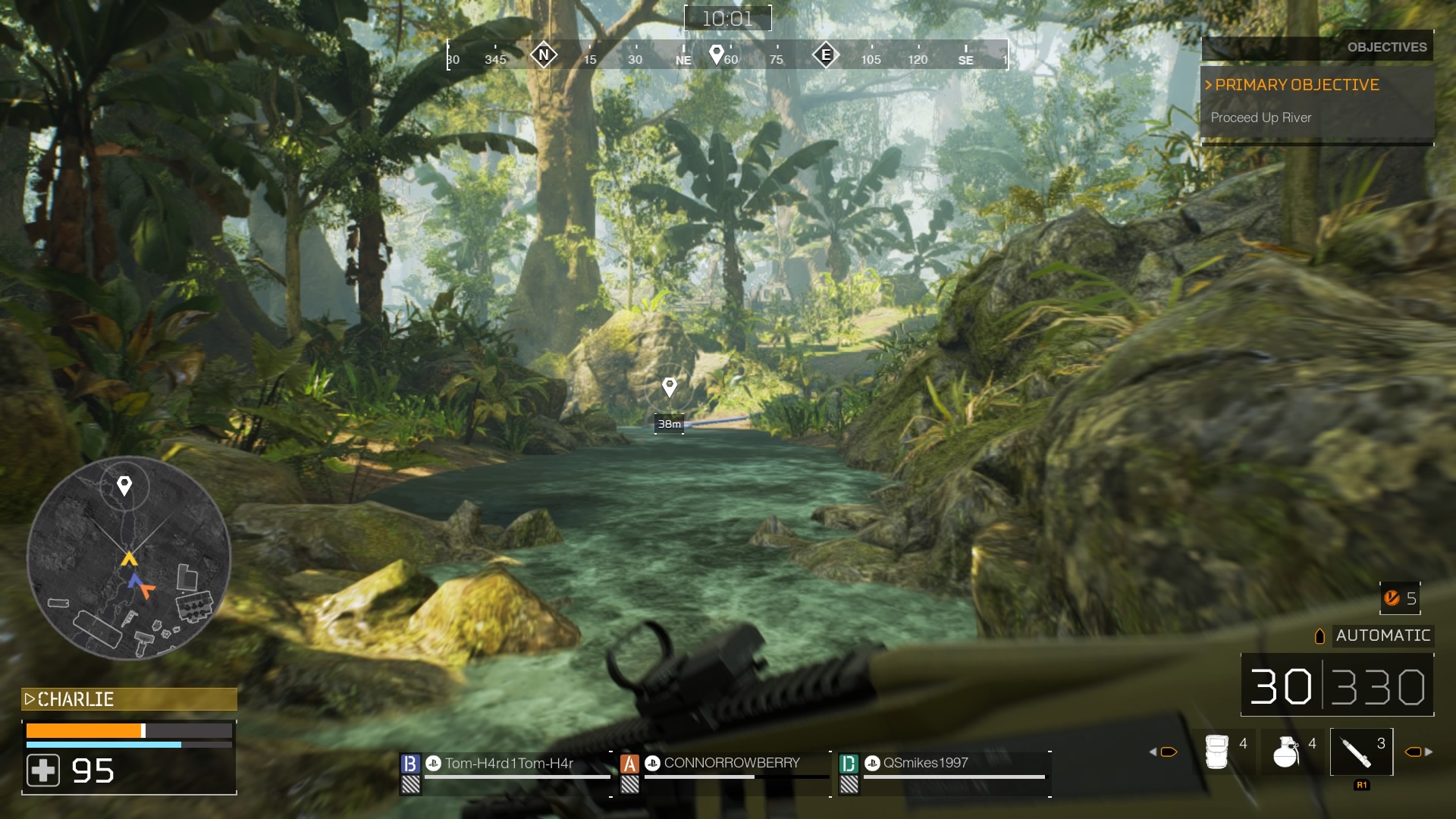Open the circular minimap
Screen dimensions: 1456x819
point(128,557)
